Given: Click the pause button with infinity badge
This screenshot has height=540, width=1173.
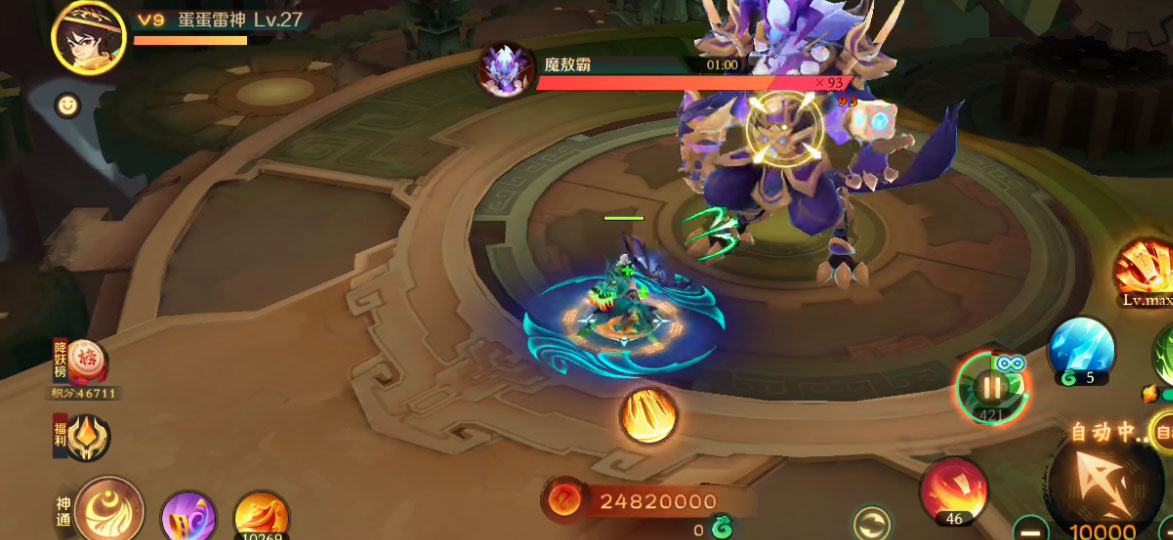Looking at the screenshot, I should click(x=991, y=387).
